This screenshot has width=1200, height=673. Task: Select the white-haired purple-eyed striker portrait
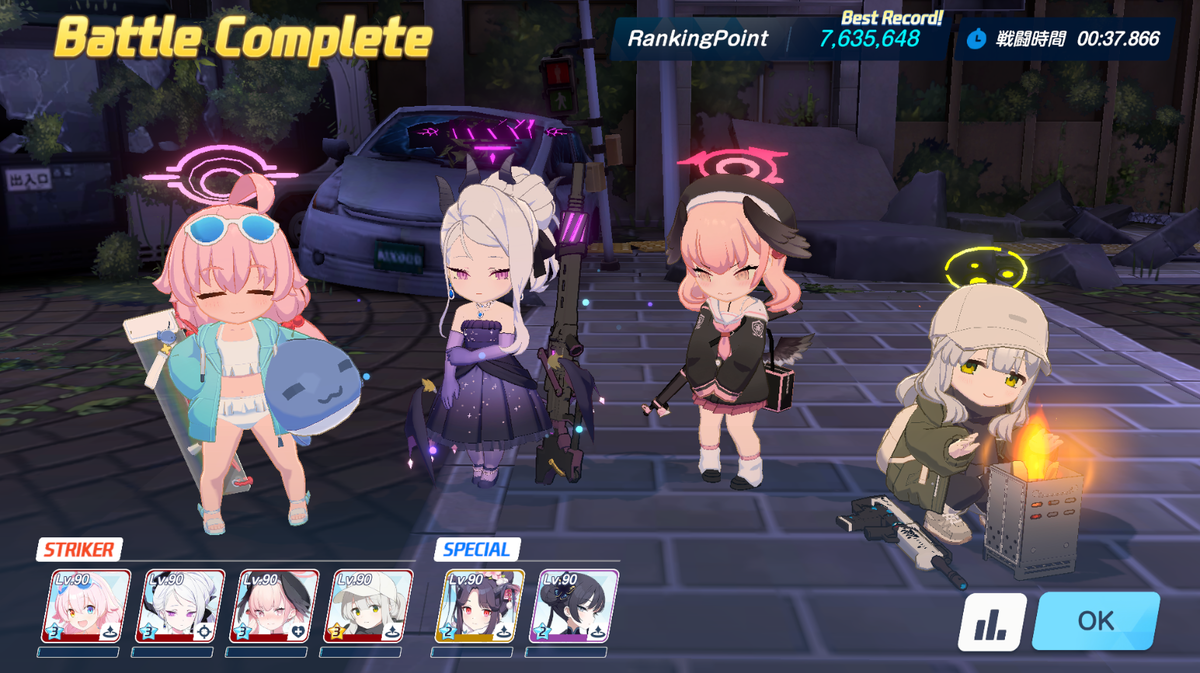(179, 606)
